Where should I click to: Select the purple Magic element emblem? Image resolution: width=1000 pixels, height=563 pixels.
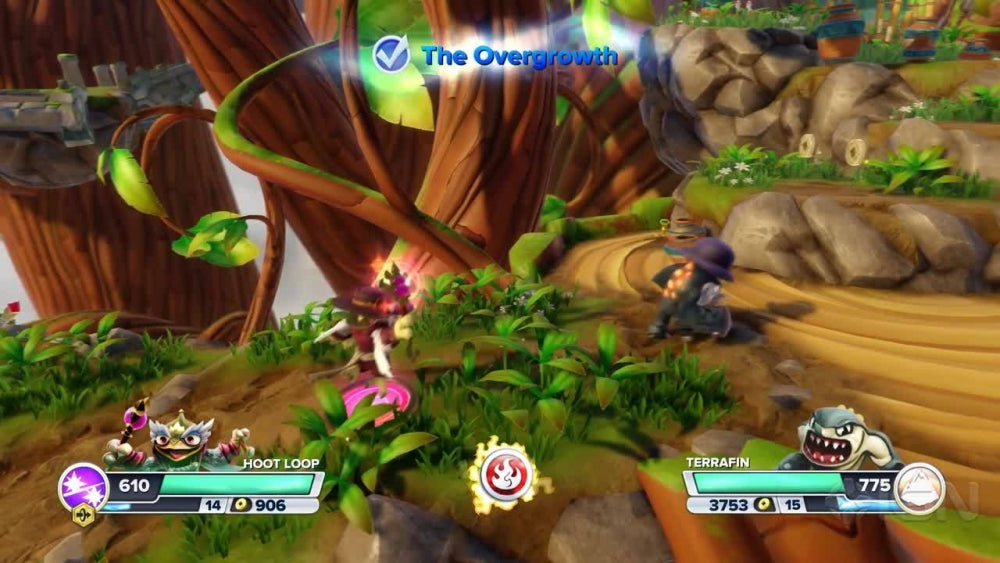[x=82, y=487]
